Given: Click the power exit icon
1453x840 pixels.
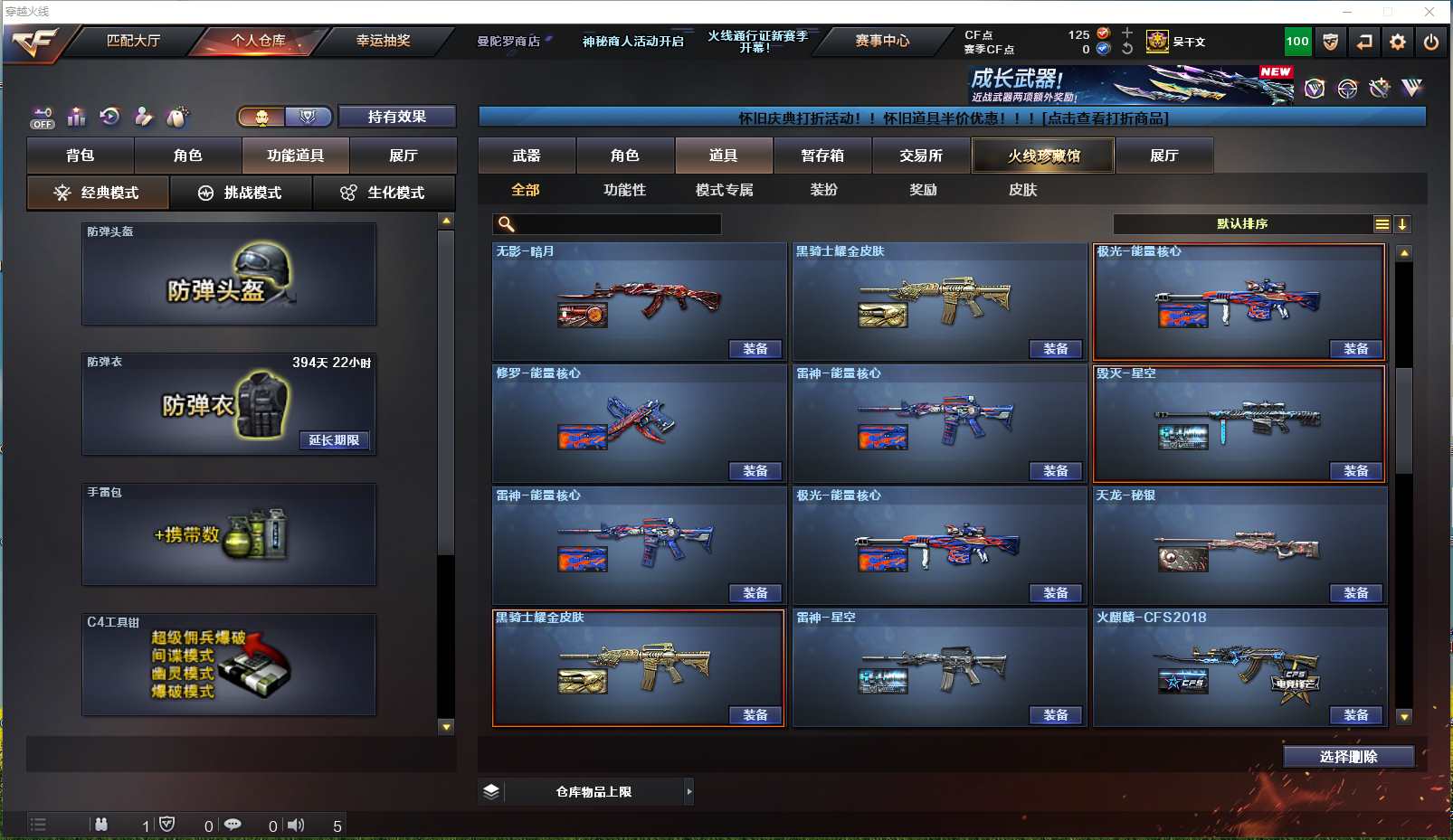Looking at the screenshot, I should pos(1431,42).
